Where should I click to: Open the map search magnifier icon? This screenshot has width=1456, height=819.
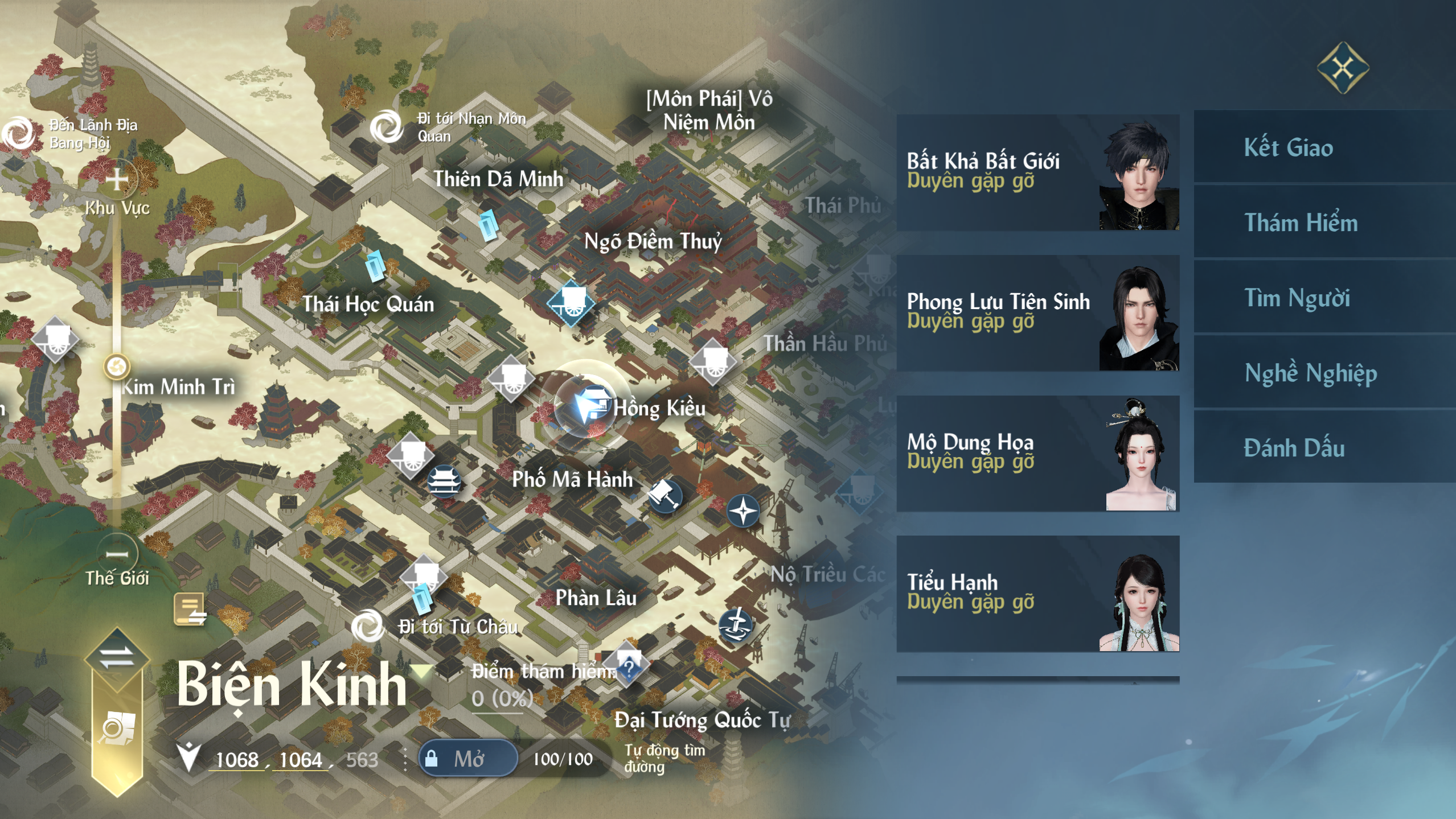117,729
